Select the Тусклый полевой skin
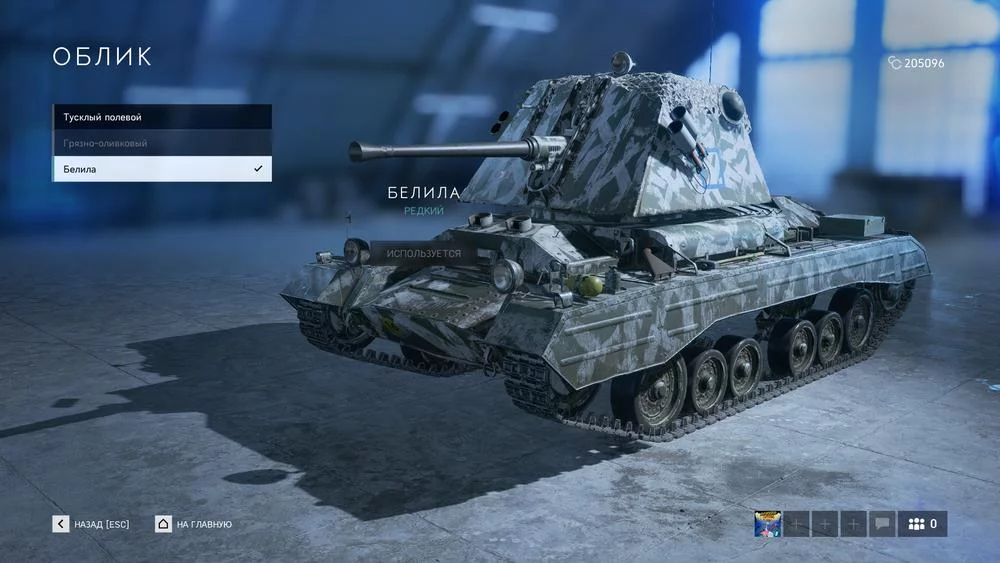The image size is (1000, 563). pyautogui.click(x=162, y=117)
